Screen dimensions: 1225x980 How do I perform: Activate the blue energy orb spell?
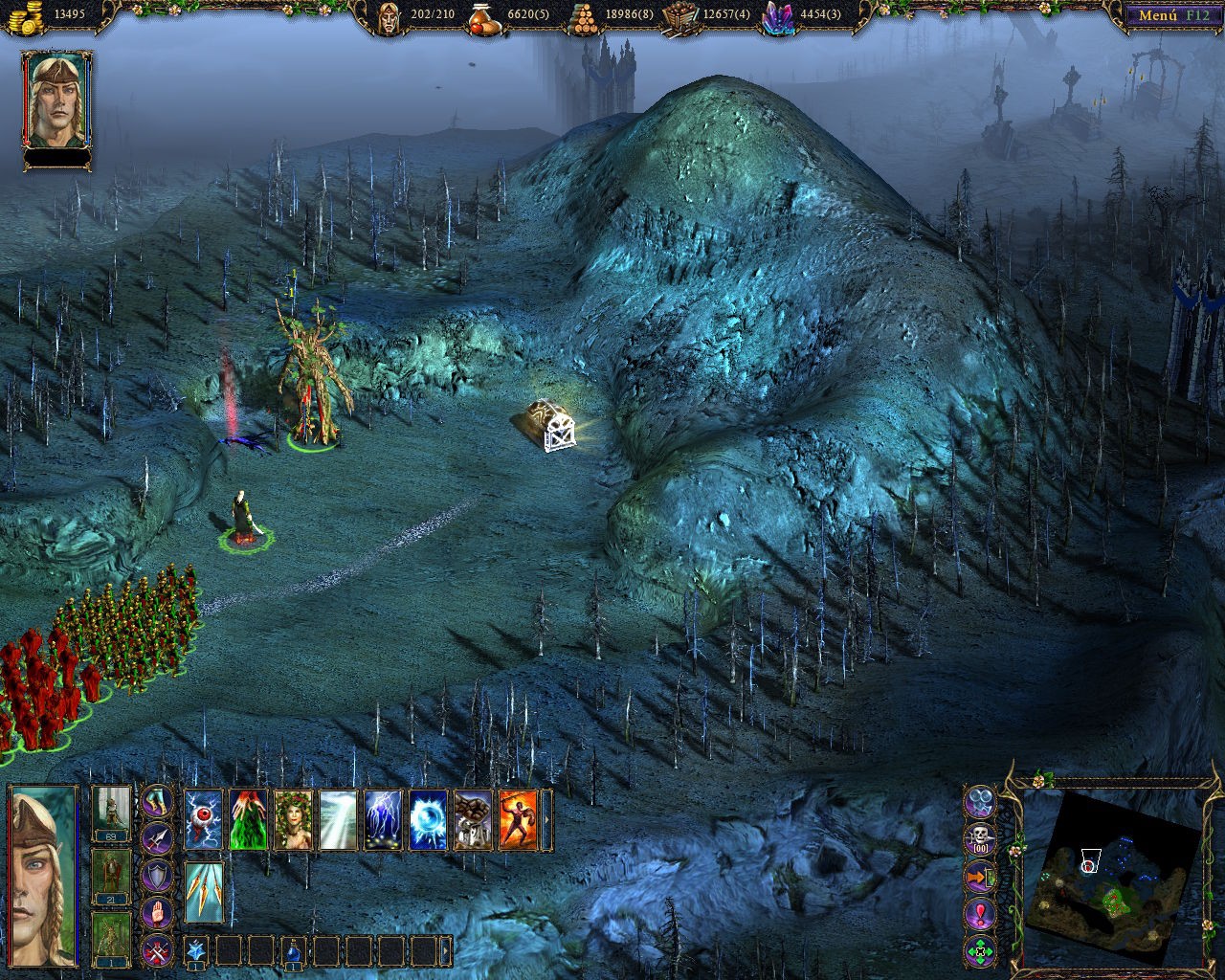(428, 820)
